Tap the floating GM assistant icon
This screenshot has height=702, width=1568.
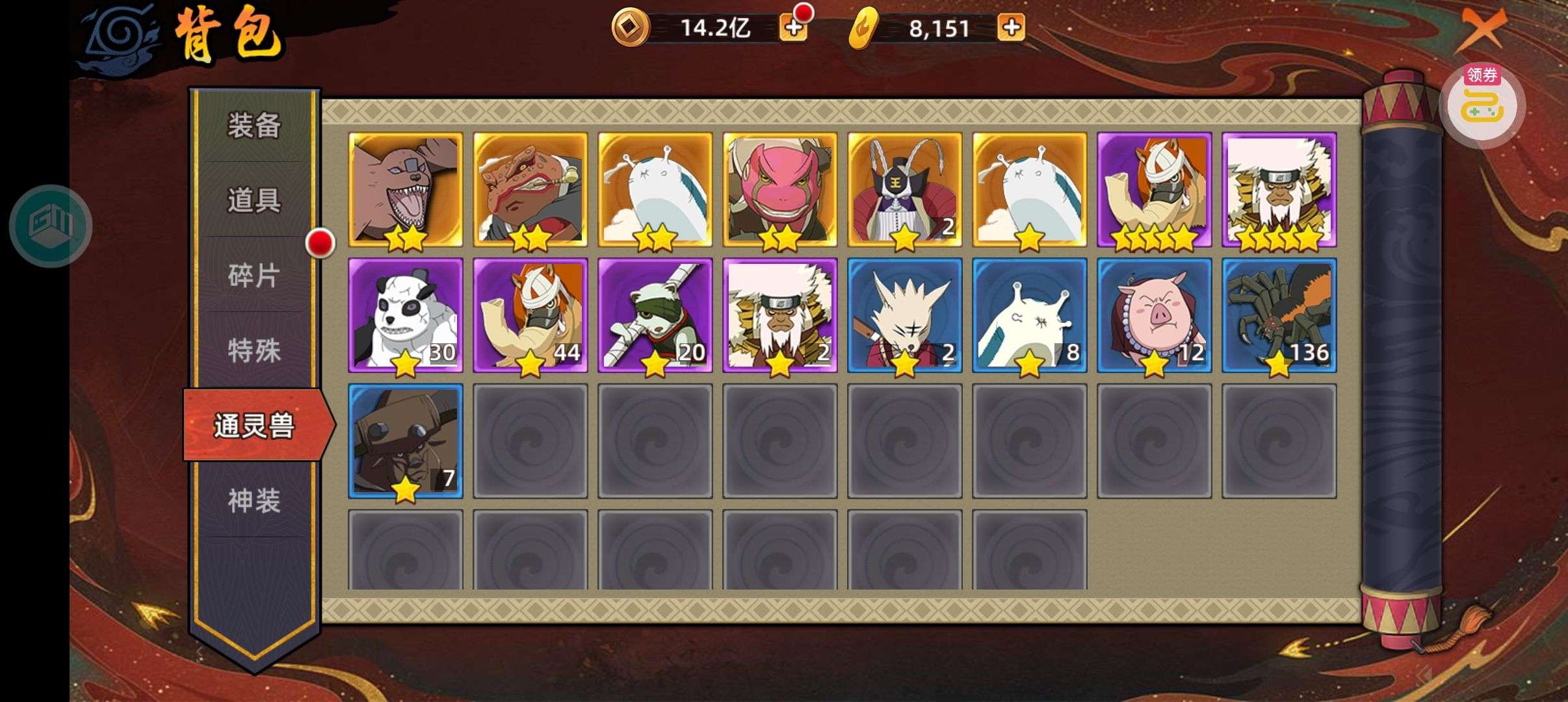(51, 226)
